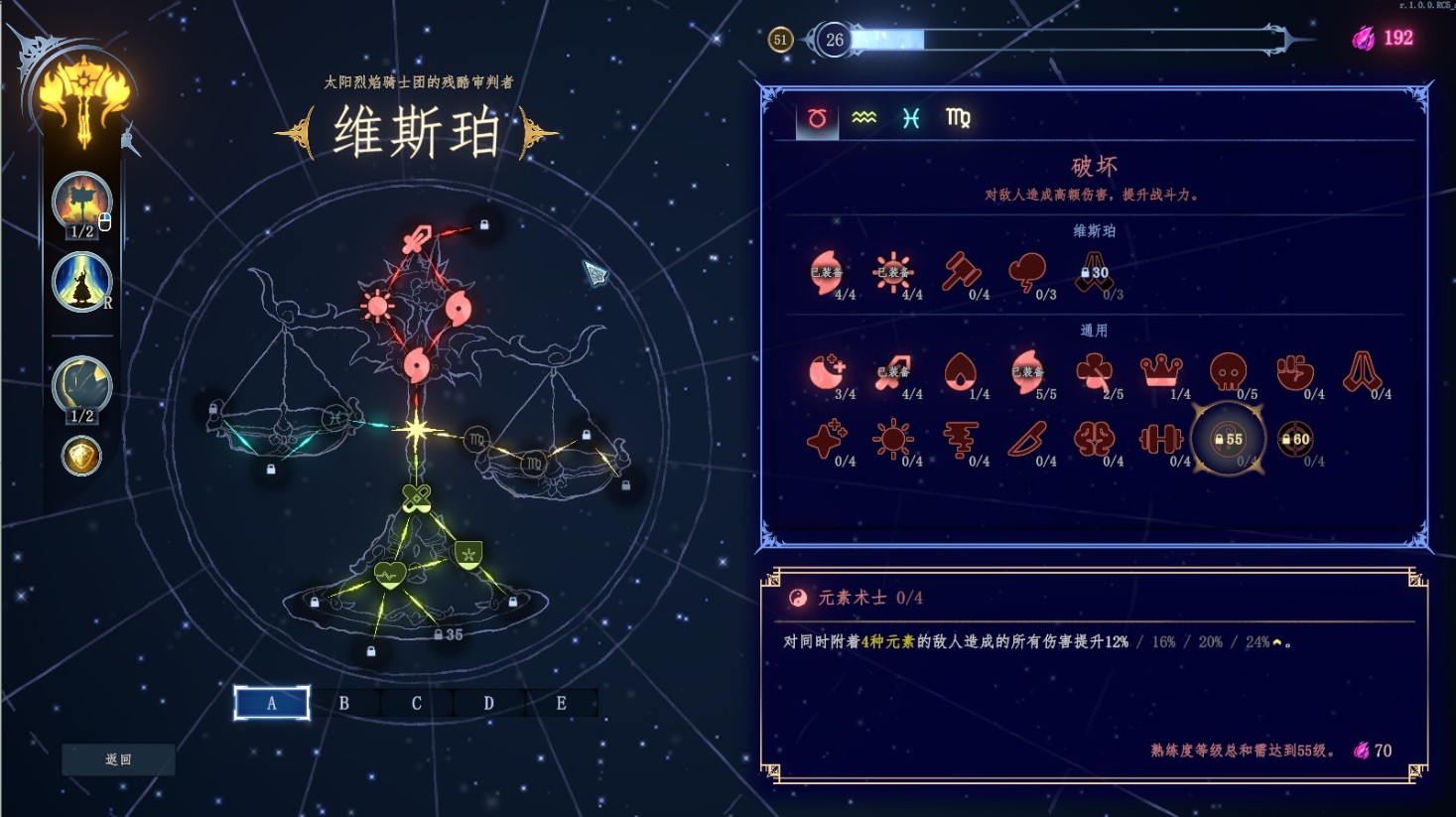The height and width of the screenshot is (817, 1456).
Task: Click the 返回 back button
Action: (x=118, y=759)
